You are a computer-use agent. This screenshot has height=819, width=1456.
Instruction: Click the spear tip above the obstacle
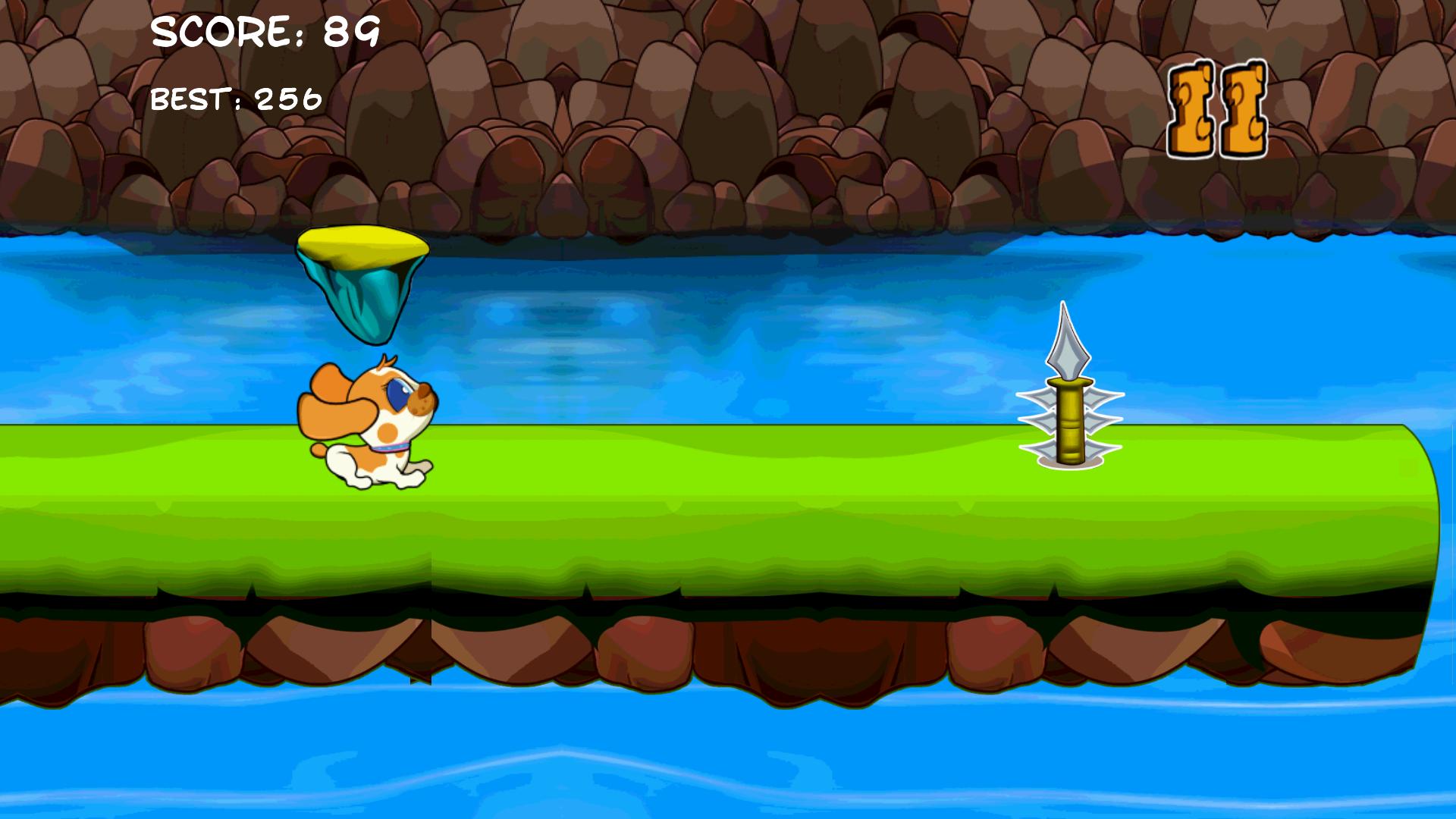1069,341
